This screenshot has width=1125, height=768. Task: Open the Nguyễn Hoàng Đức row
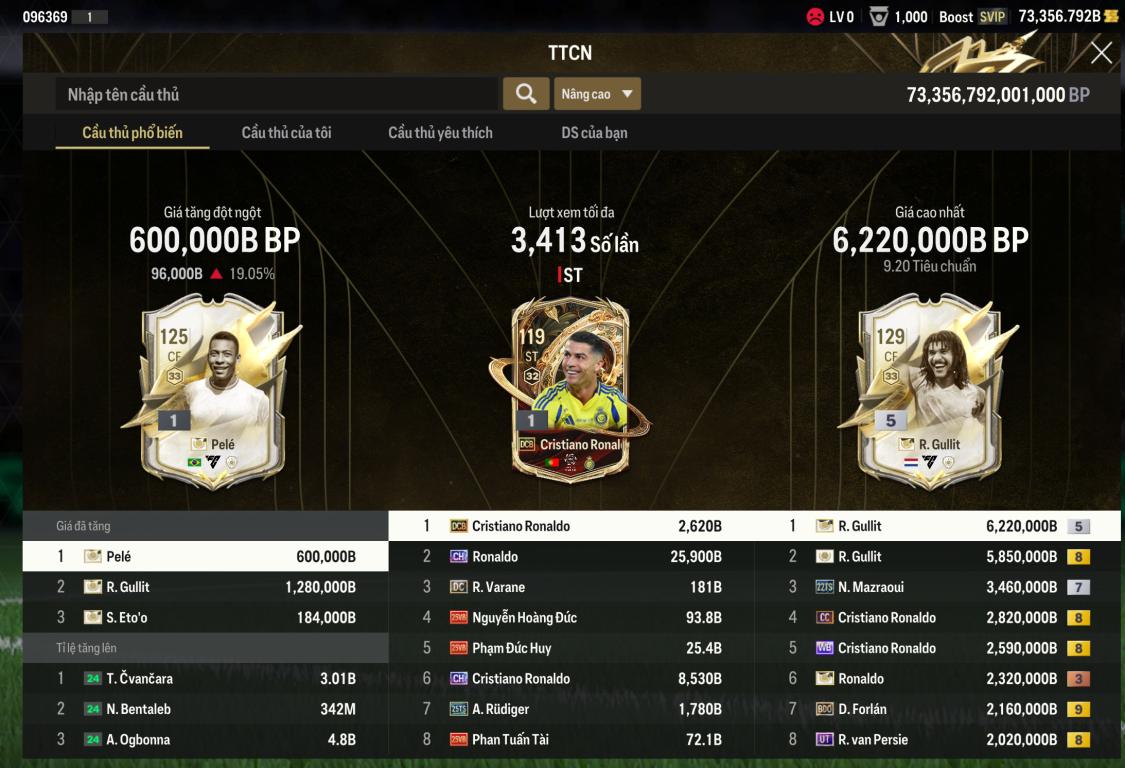click(572, 618)
